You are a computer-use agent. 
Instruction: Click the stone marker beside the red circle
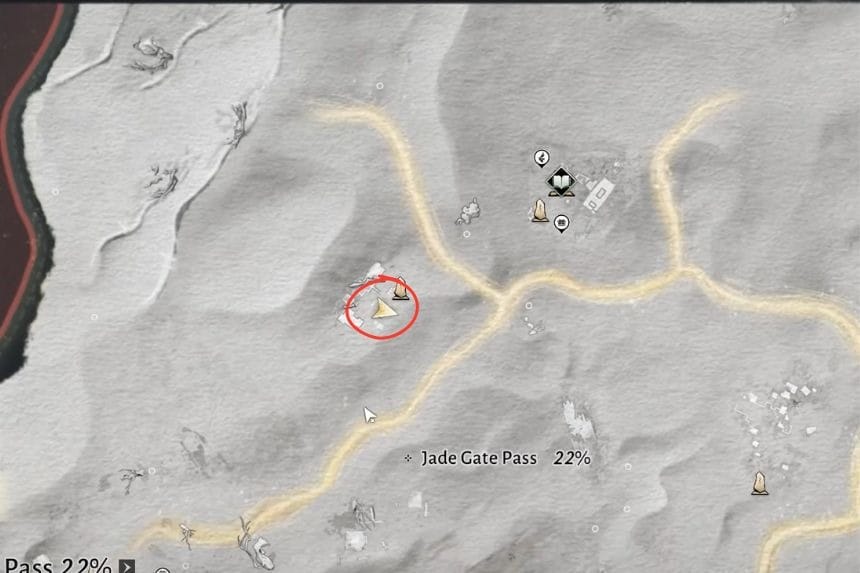pyautogui.click(x=400, y=288)
